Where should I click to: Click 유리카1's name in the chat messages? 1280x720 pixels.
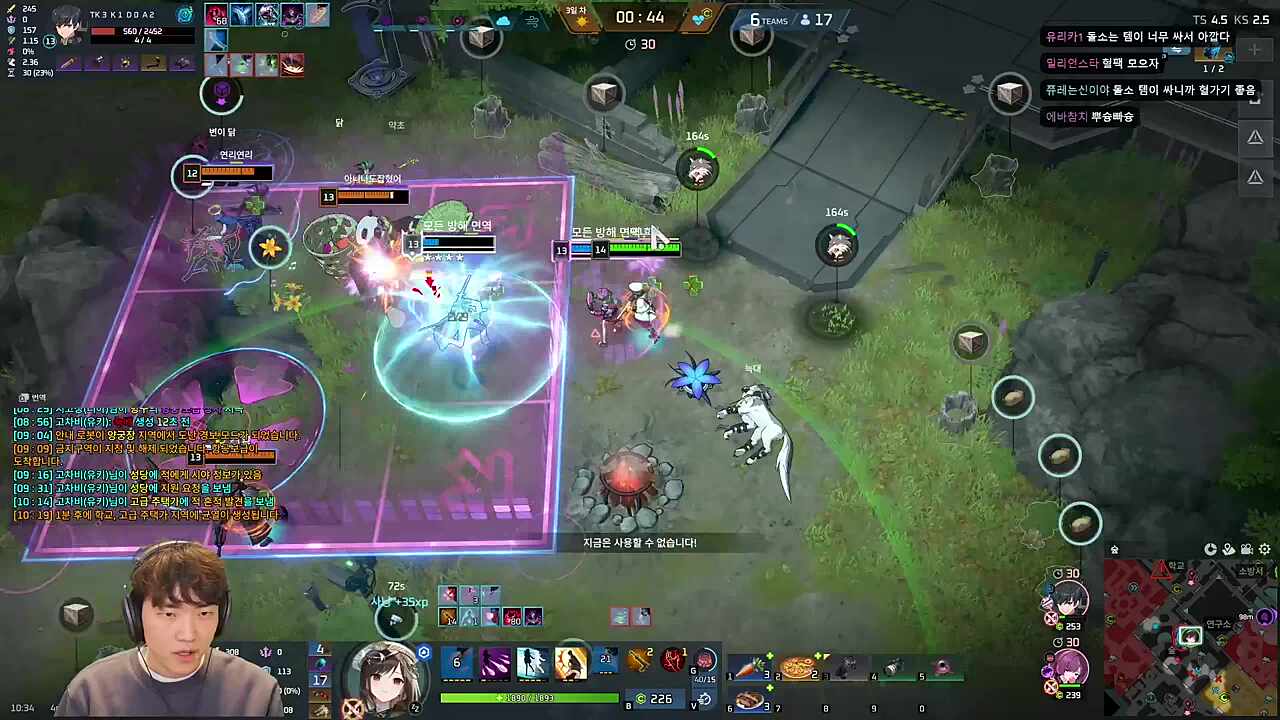pos(1063,36)
